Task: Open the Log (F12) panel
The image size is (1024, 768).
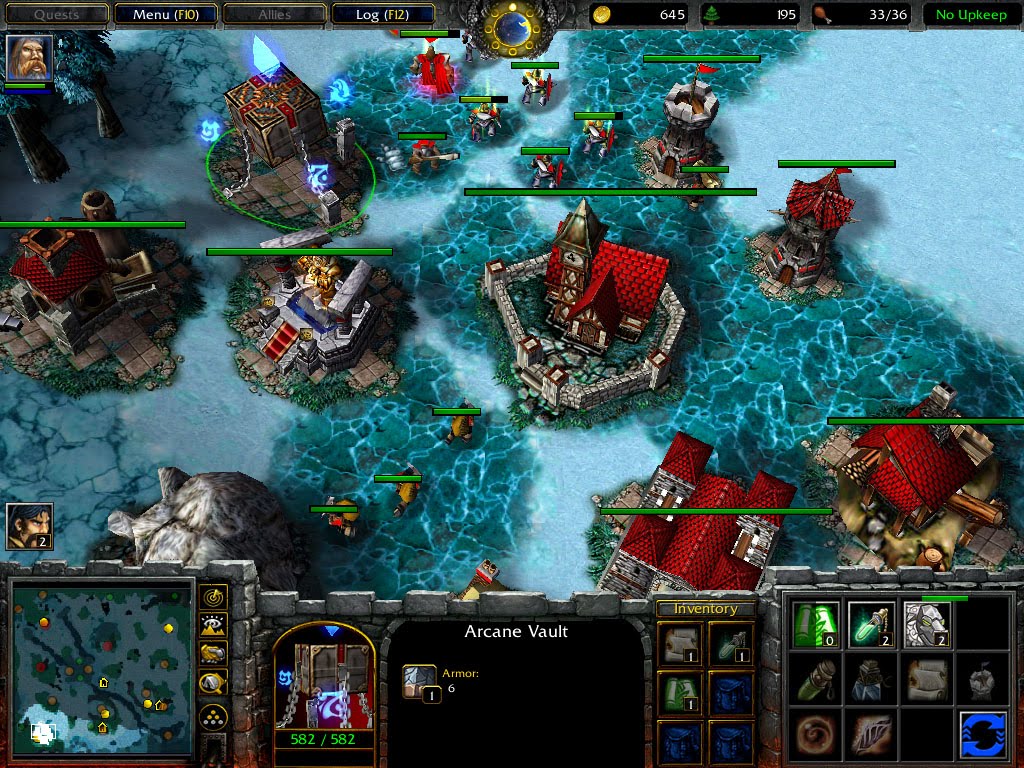Action: point(383,15)
